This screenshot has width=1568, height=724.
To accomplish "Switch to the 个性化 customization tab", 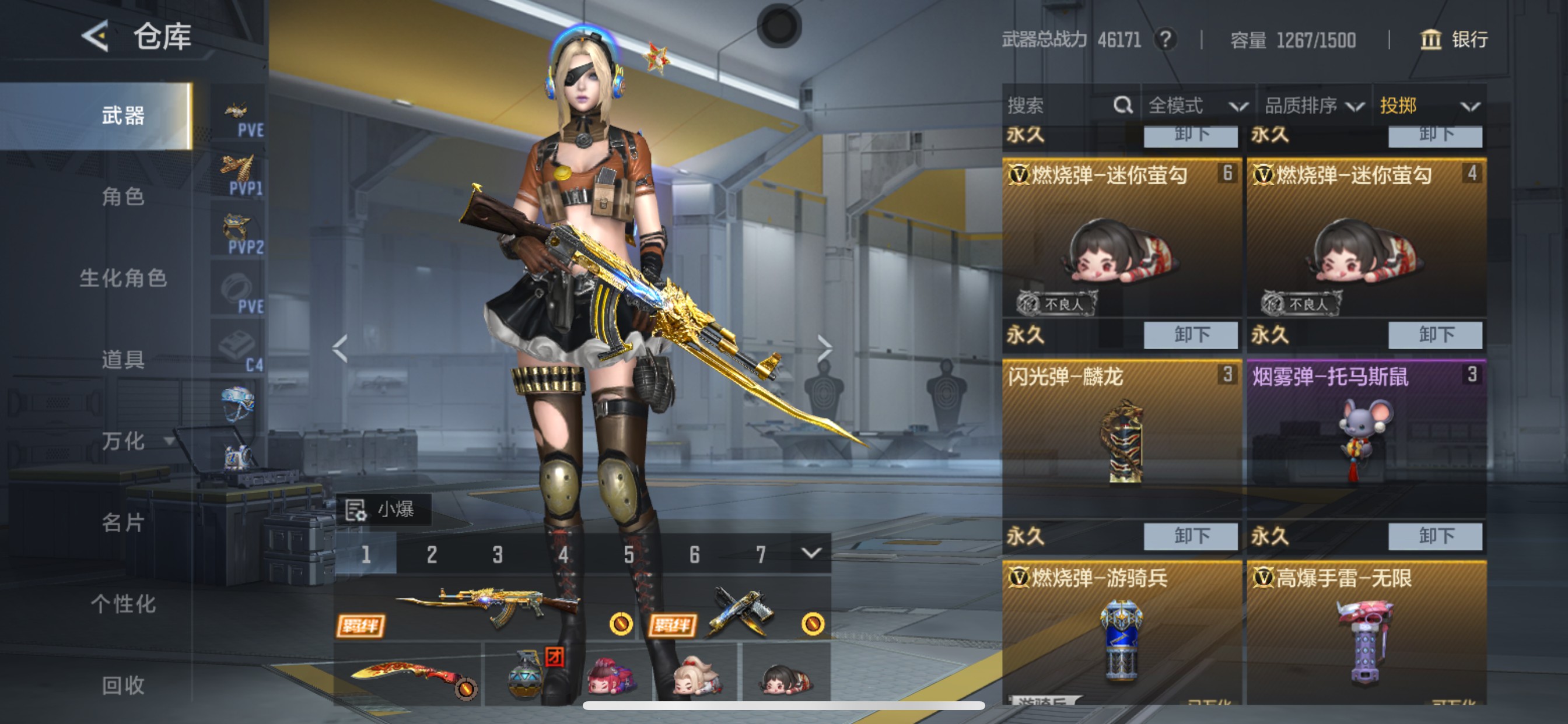I will [x=123, y=604].
